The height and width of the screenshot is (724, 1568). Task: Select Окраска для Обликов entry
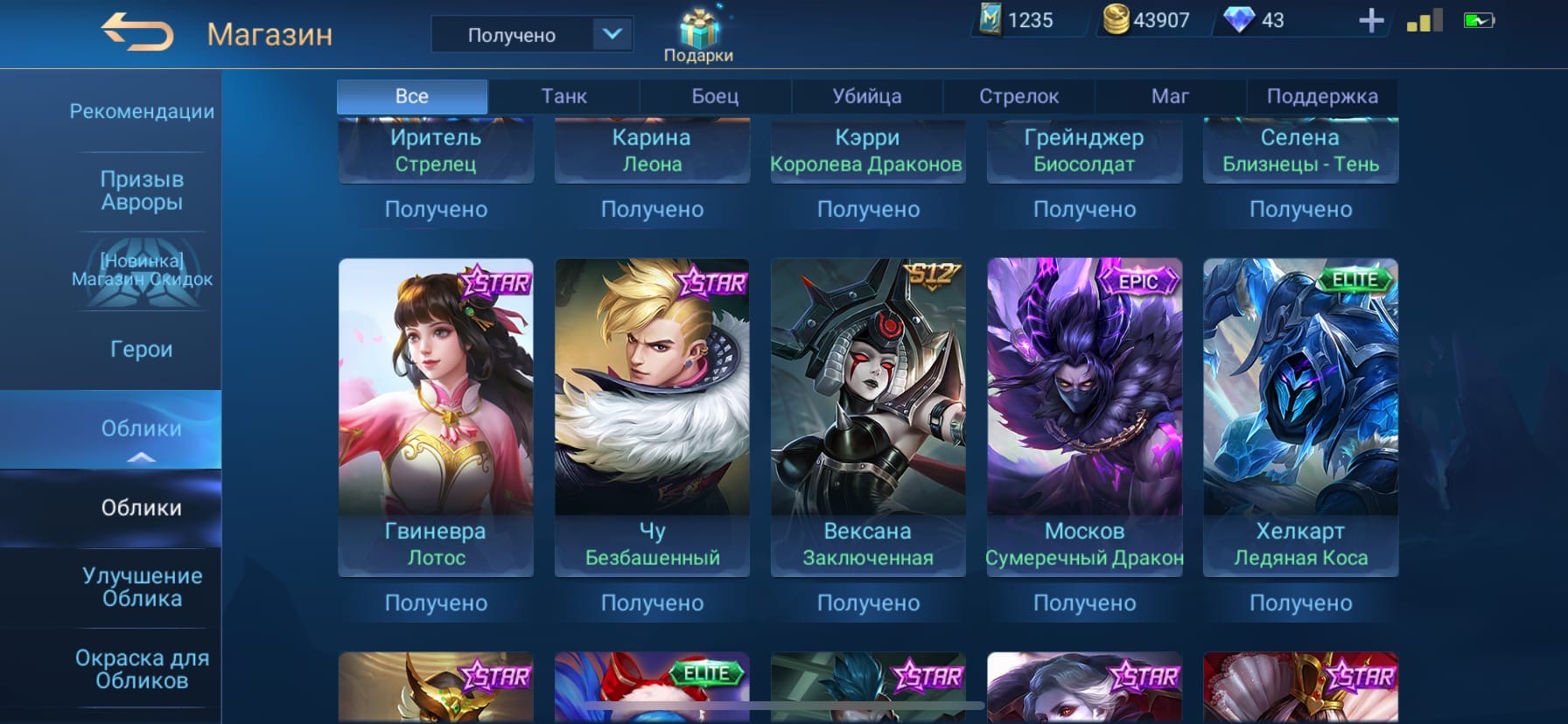coord(142,669)
